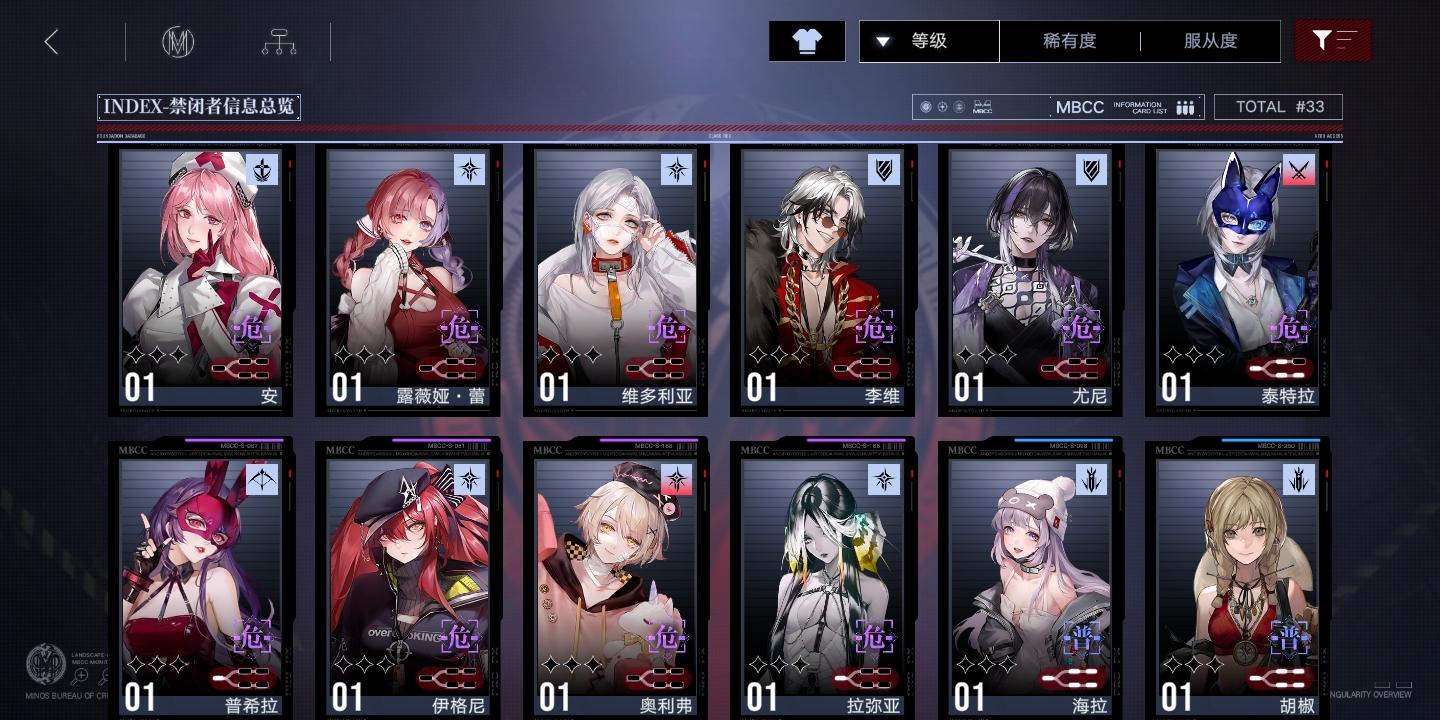Toggle the 危 badge on 奥利弗's card
The width and height of the screenshot is (1440, 720).
click(667, 636)
